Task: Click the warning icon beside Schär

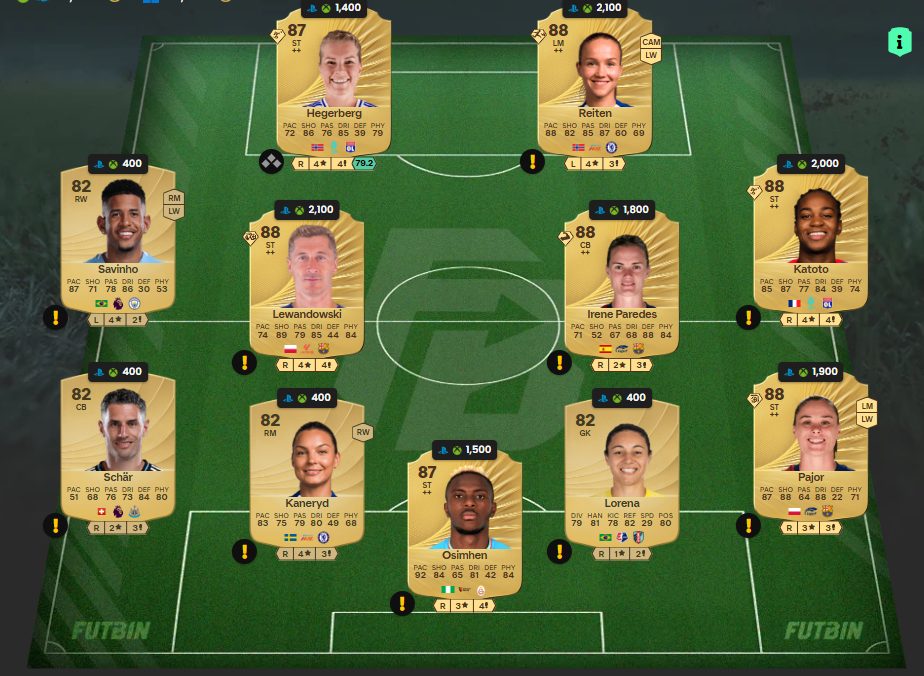Action: point(55,525)
